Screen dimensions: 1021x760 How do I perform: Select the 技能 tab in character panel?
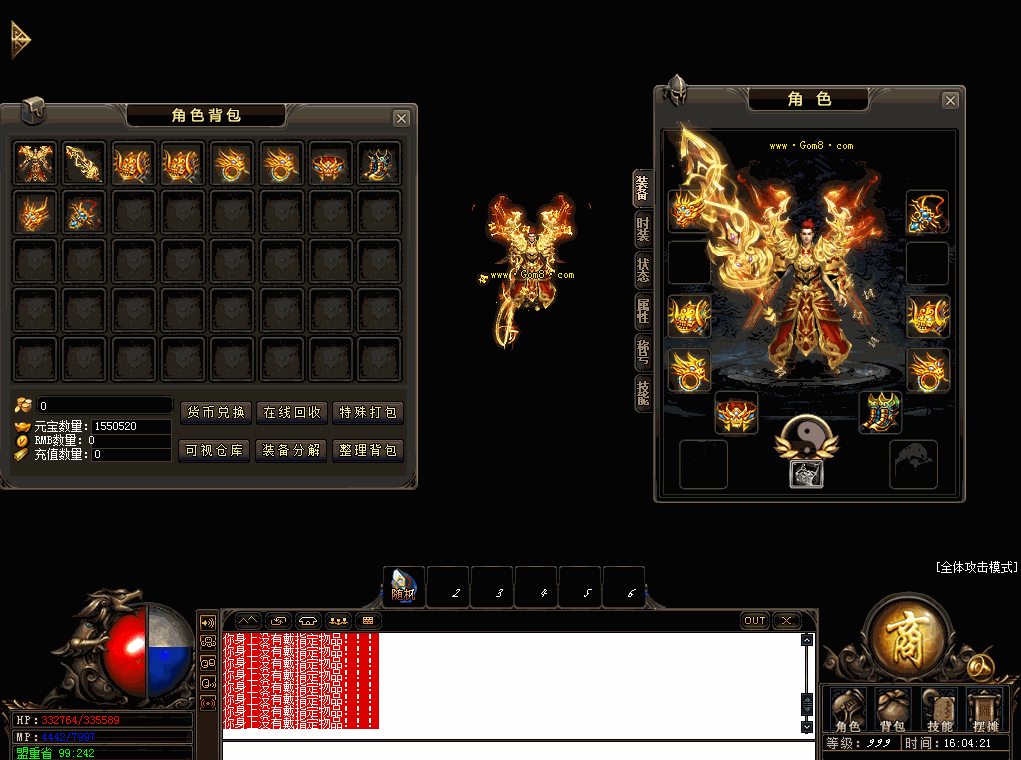click(x=643, y=393)
